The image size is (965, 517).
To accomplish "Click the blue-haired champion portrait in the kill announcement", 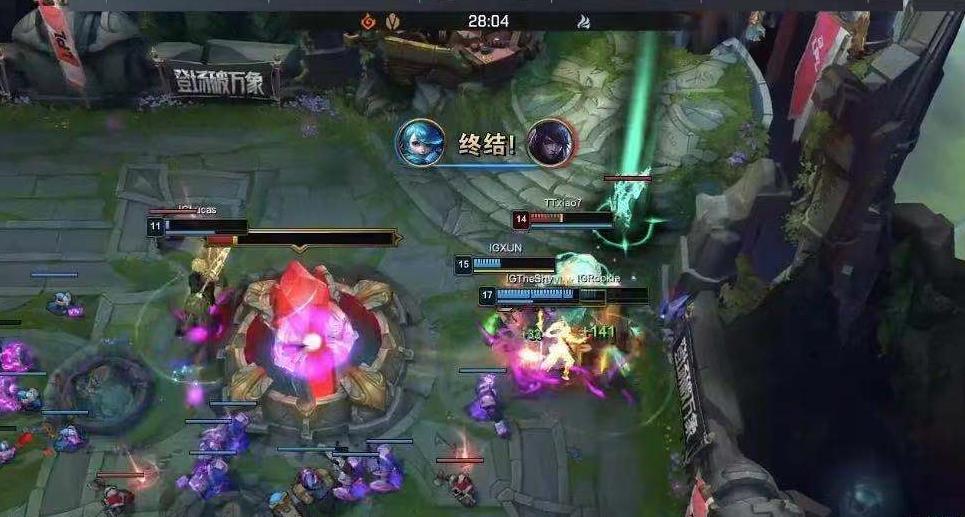I will (419, 143).
